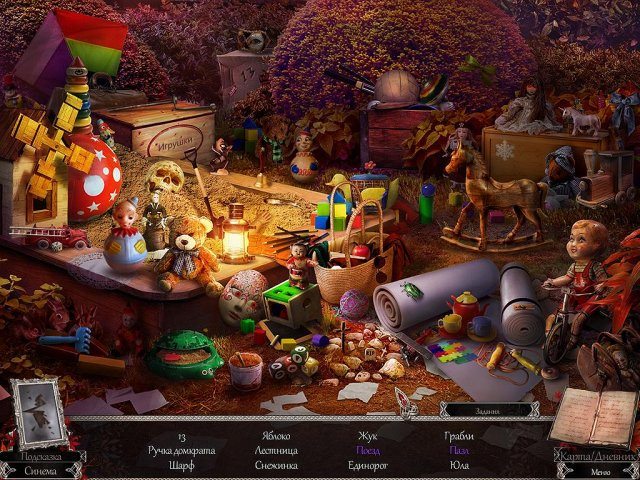Show the Задания tasks panel

(x=489, y=409)
